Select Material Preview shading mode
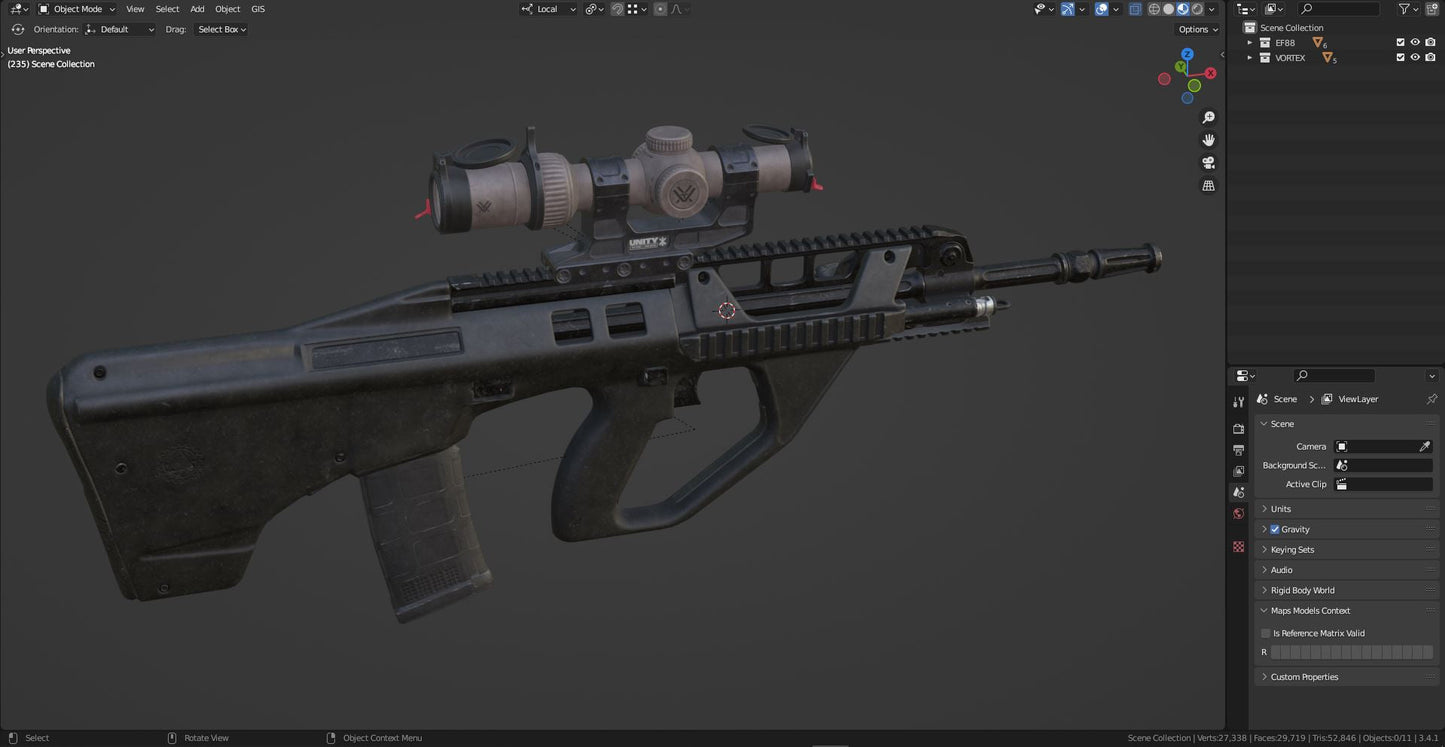This screenshot has width=1445, height=747. [1182, 9]
